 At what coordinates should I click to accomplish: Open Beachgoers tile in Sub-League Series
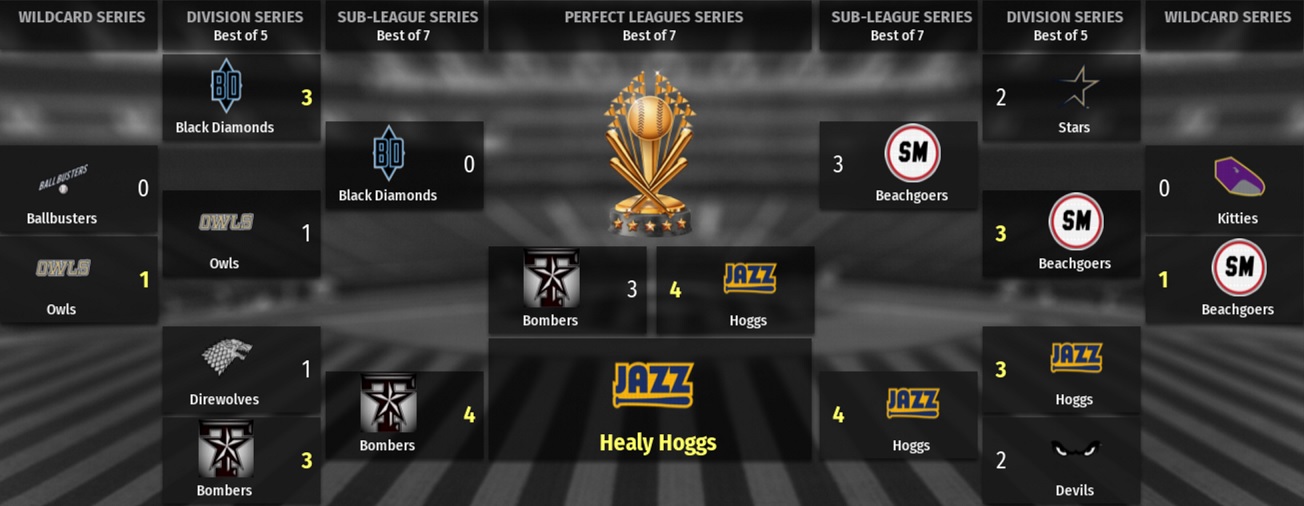click(x=897, y=166)
